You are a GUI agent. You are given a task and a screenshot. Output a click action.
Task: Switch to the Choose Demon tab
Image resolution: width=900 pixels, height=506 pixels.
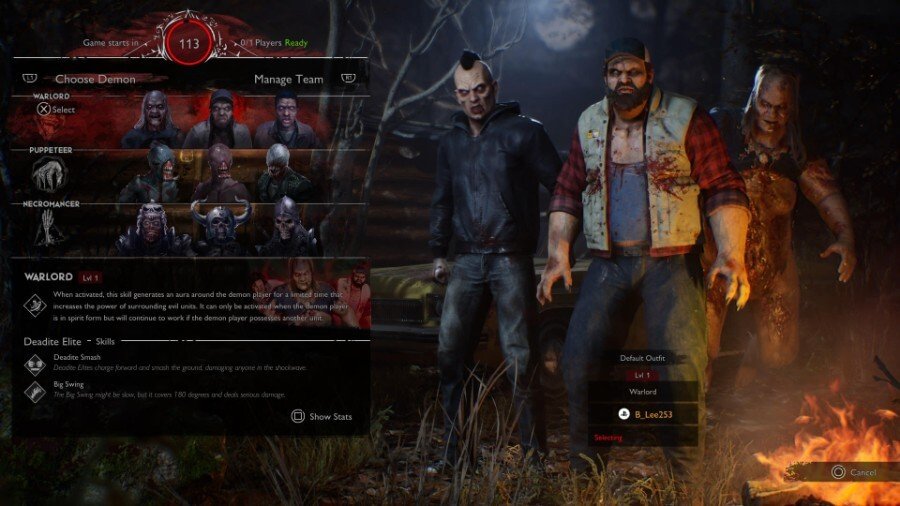[x=95, y=78]
